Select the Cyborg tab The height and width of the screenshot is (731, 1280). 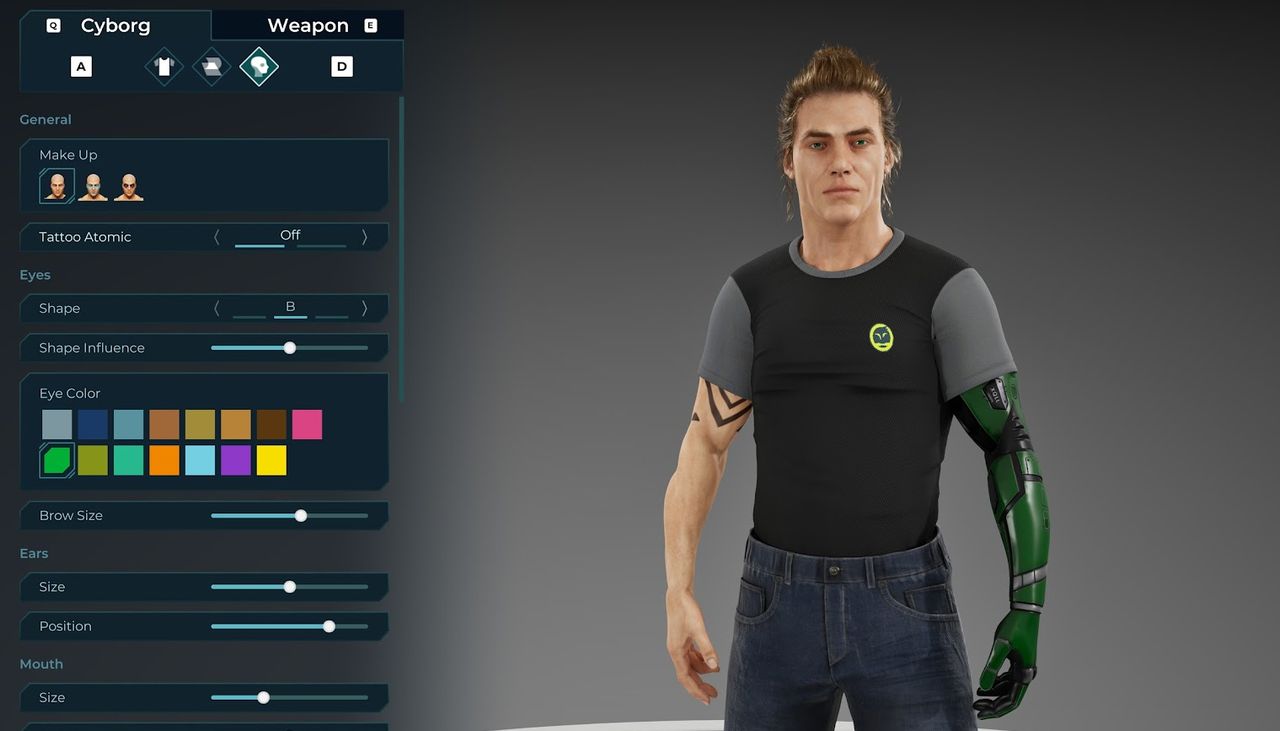click(115, 26)
